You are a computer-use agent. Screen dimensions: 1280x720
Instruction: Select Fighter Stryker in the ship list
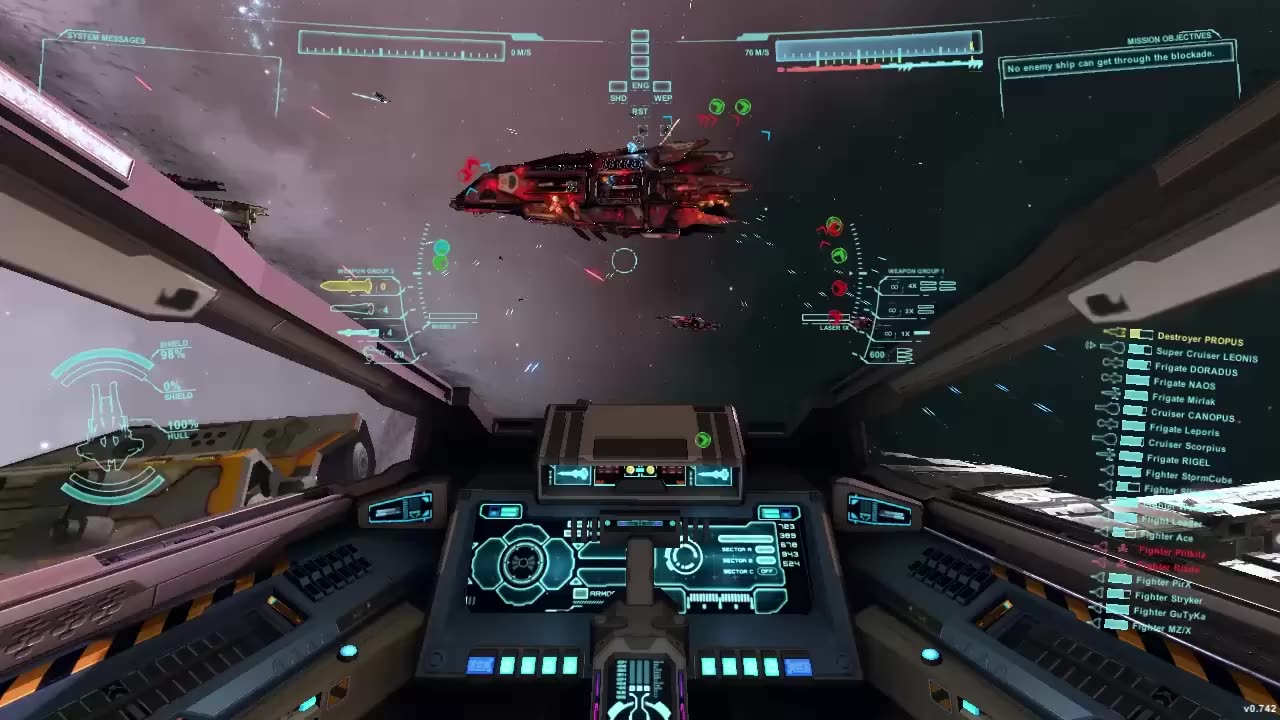[x=1167, y=598]
